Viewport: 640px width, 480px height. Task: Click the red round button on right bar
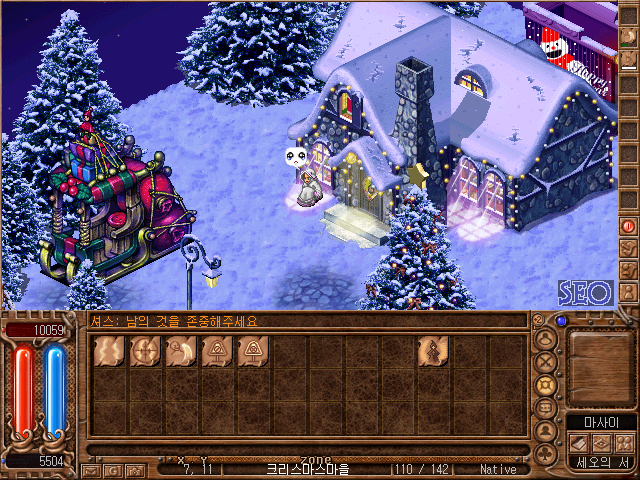coord(628,226)
